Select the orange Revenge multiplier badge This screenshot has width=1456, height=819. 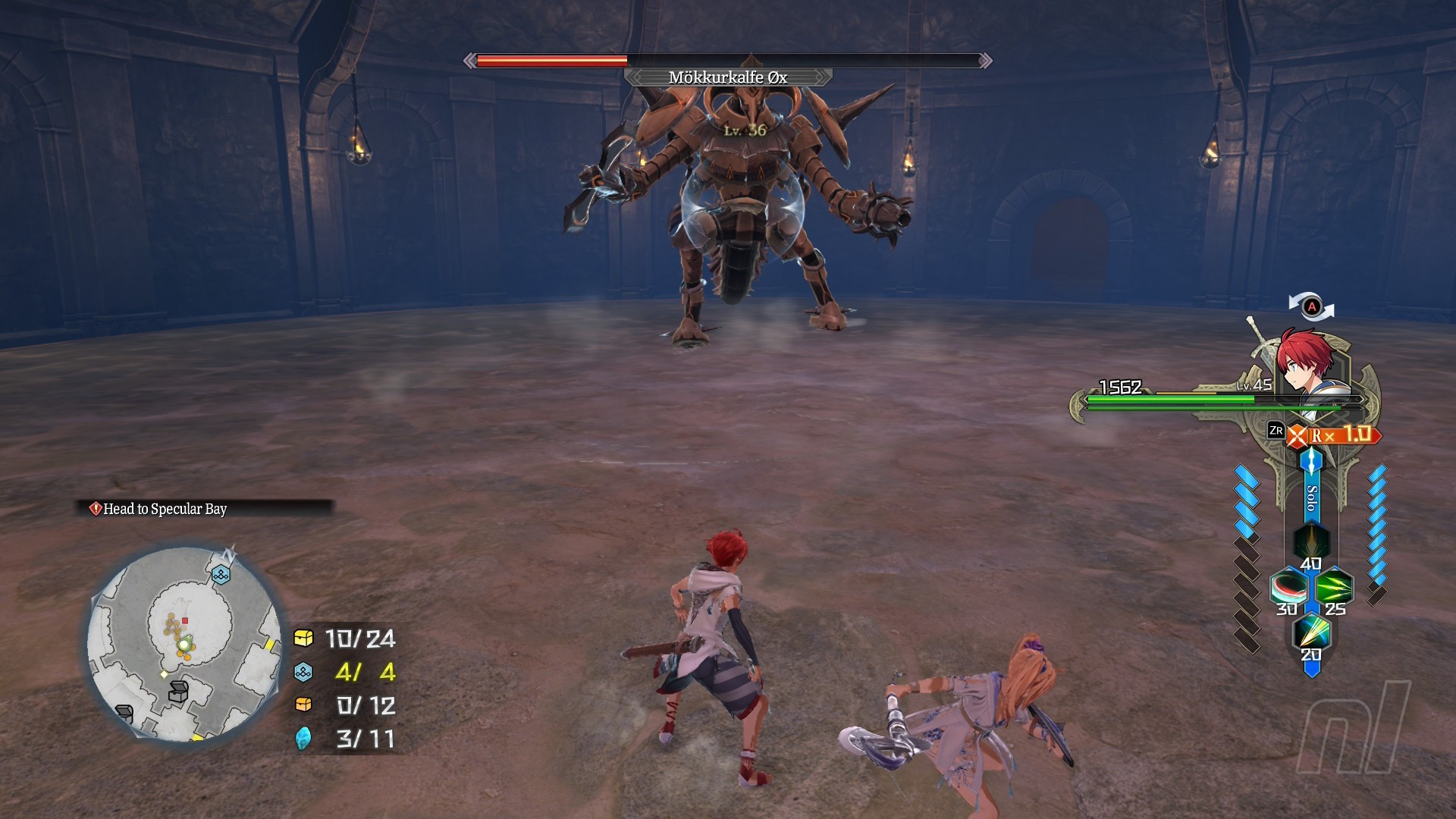point(1336,435)
